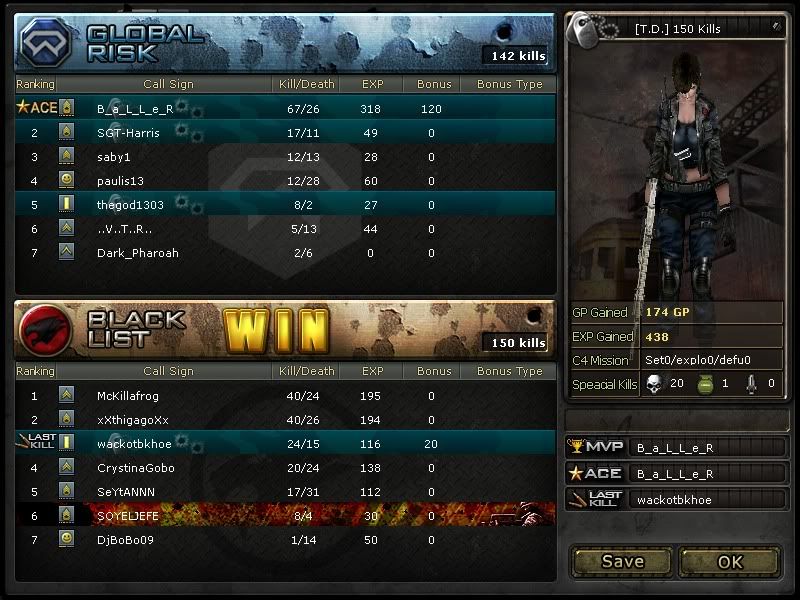Select the SeYtANNN player row

pos(285,492)
